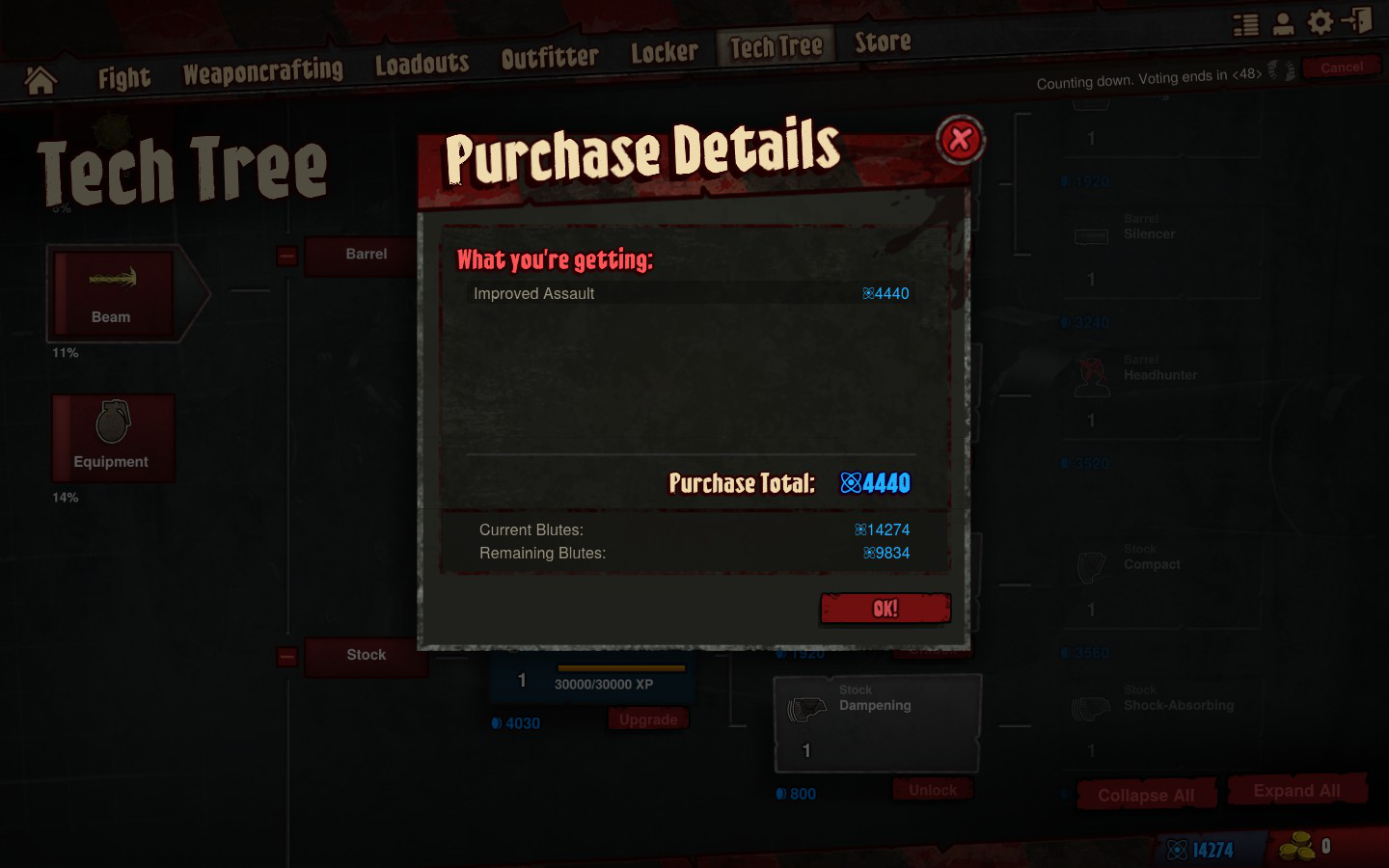Cancel the voting countdown
1389x868 pixels.
tap(1342, 68)
